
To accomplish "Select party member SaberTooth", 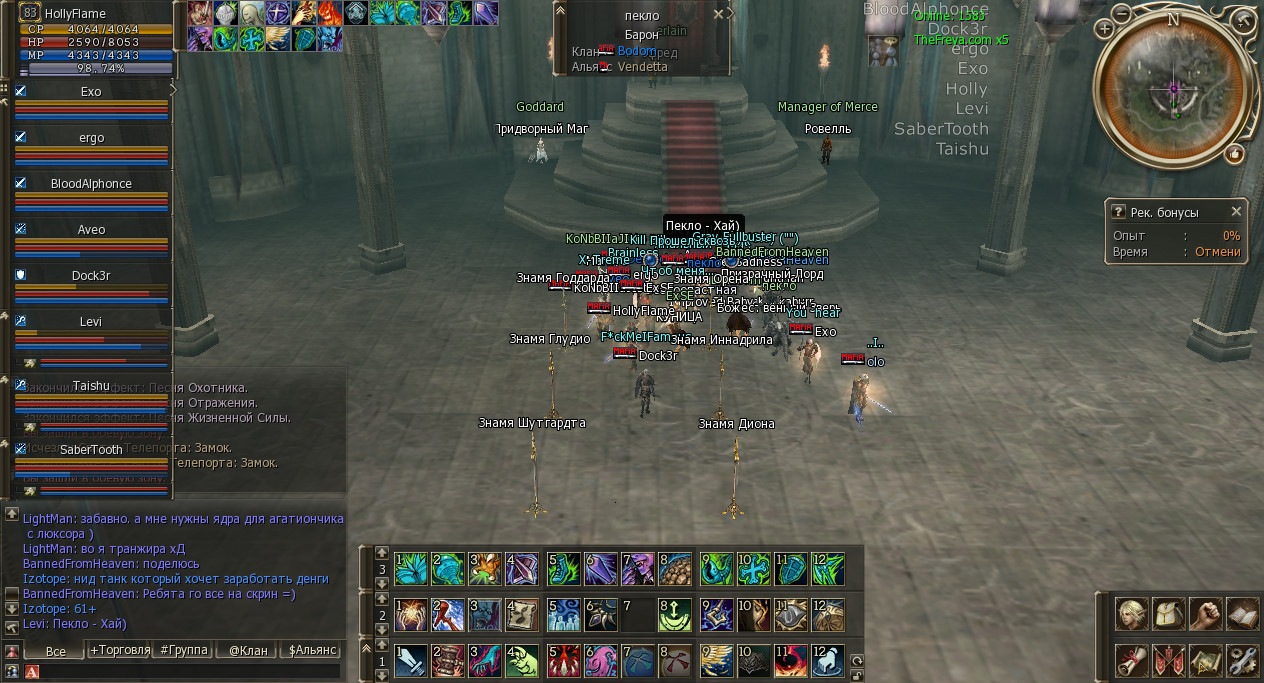I will (x=91, y=450).
